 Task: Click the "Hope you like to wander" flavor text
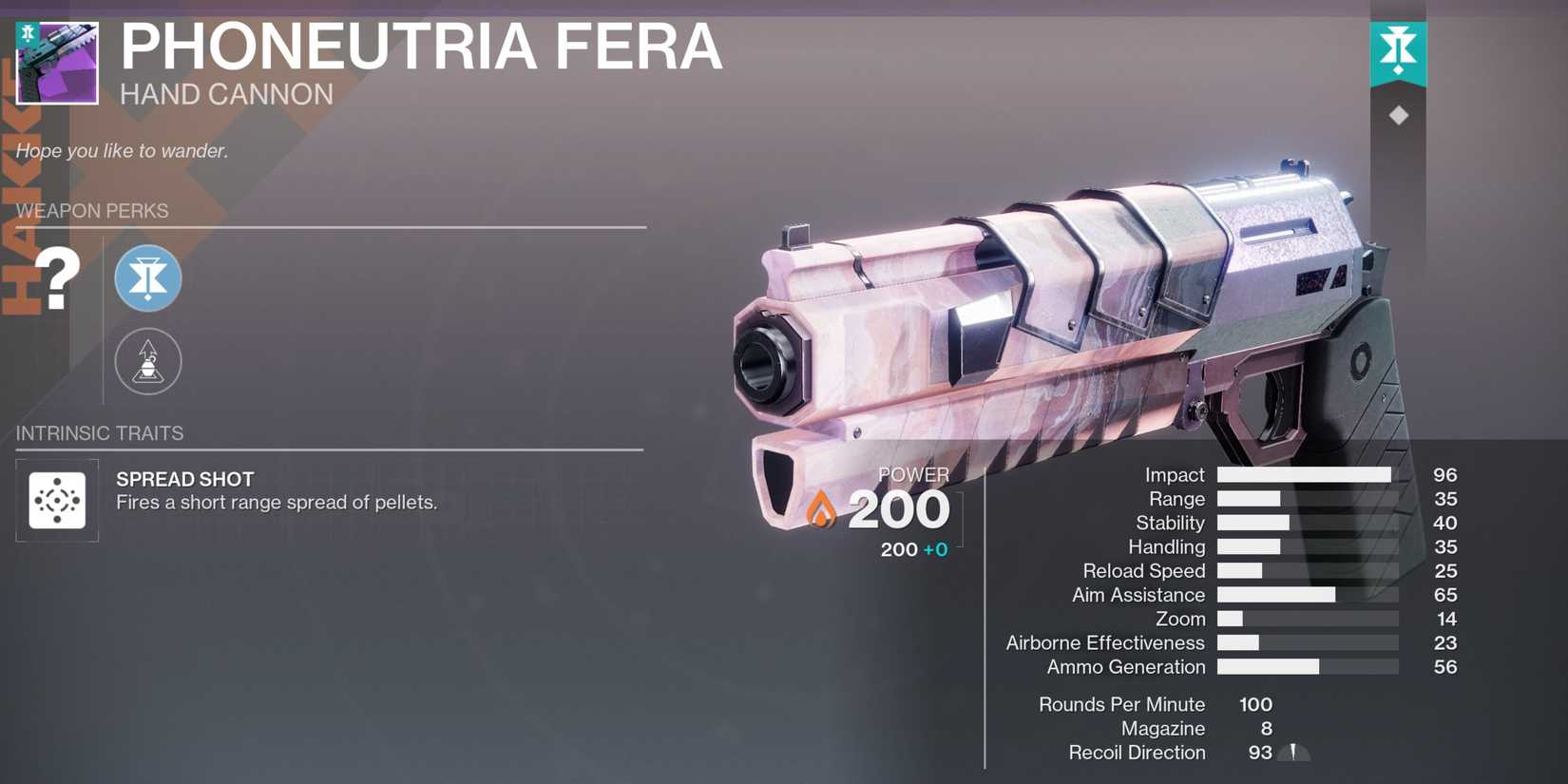(121, 150)
